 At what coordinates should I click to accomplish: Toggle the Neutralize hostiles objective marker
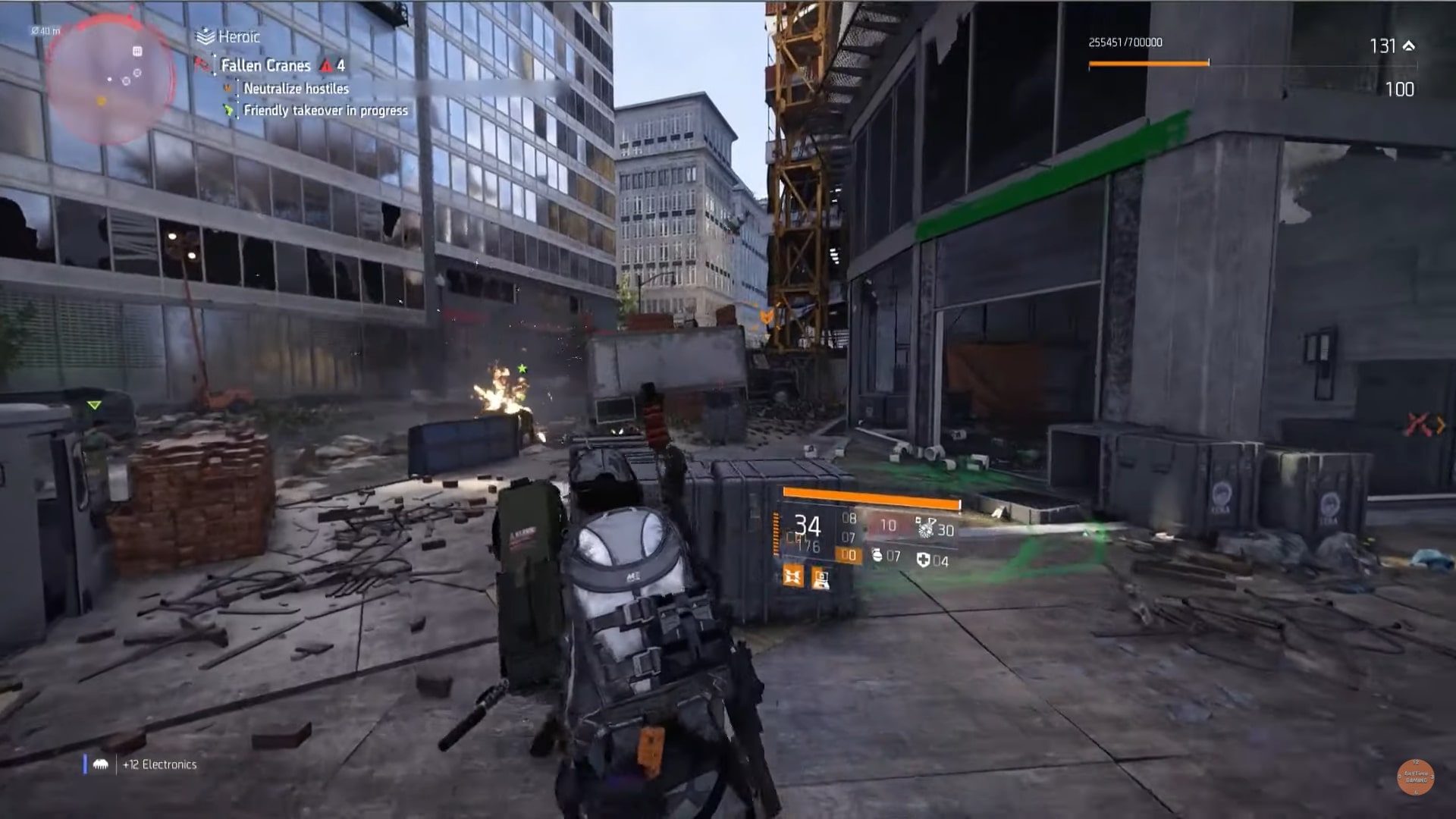(x=227, y=89)
